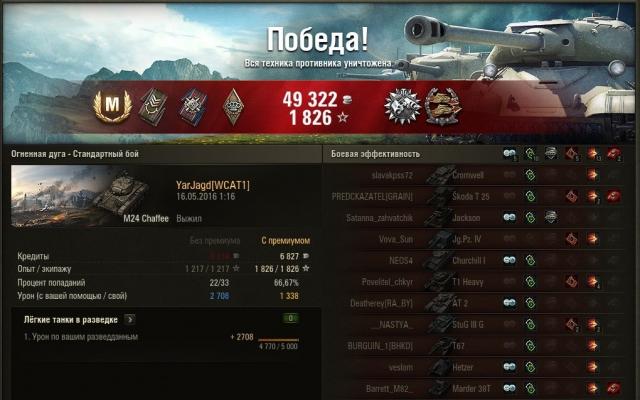Click the Deatherey[RA_BY] AT 2 row
The image size is (640, 400).
point(478,303)
